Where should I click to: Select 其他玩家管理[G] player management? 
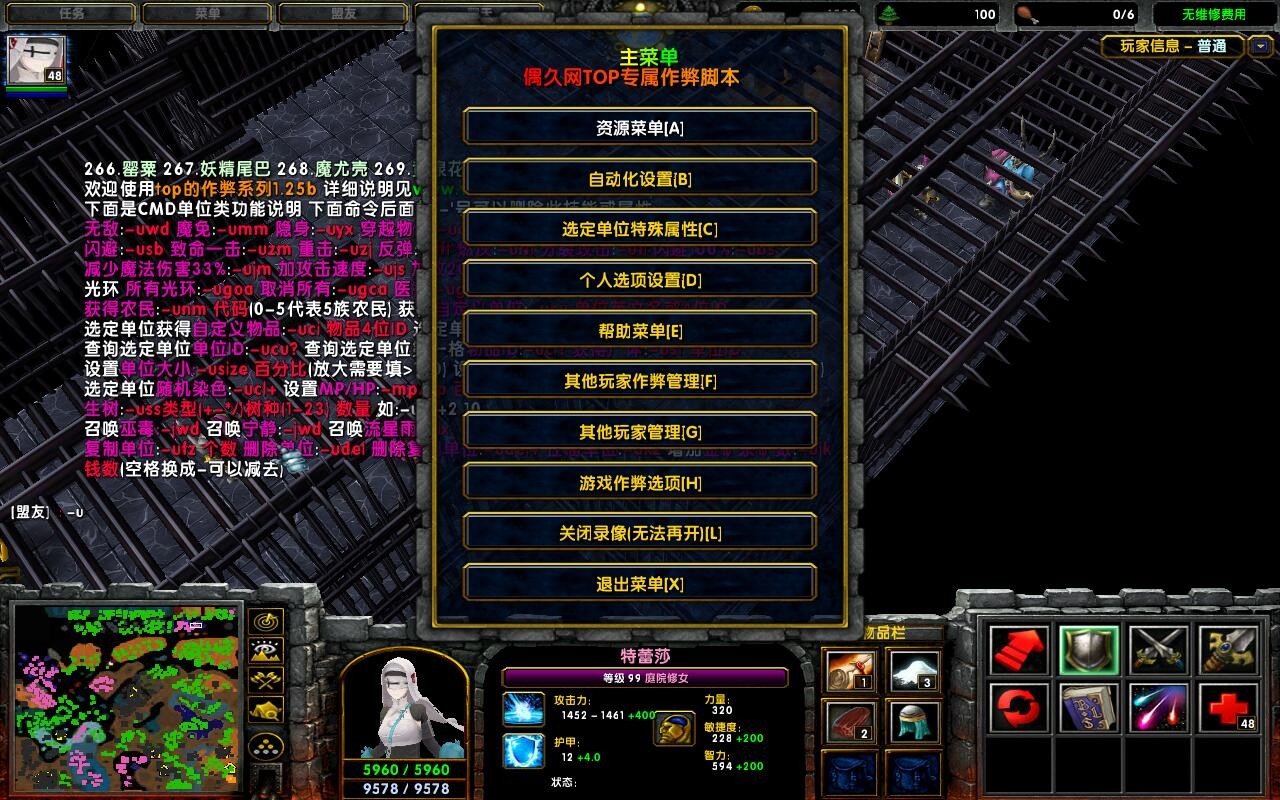tap(640, 432)
